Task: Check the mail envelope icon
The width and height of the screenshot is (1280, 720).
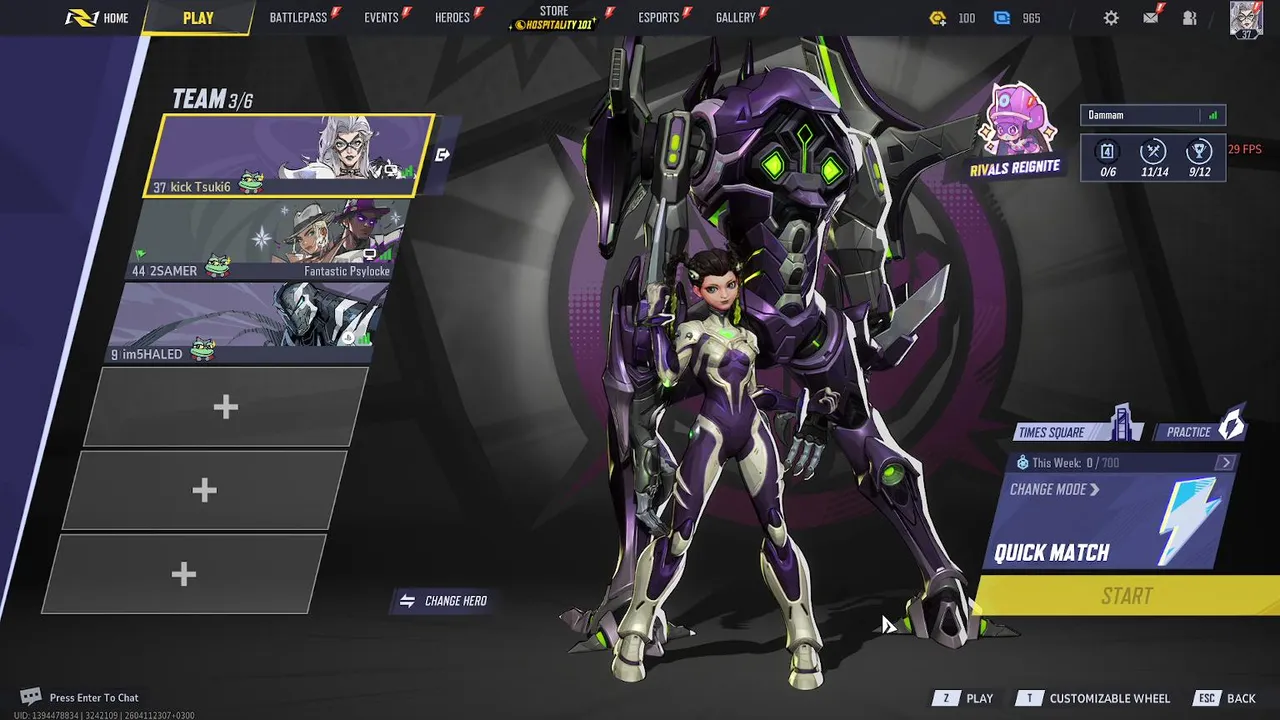Action: [1151, 18]
